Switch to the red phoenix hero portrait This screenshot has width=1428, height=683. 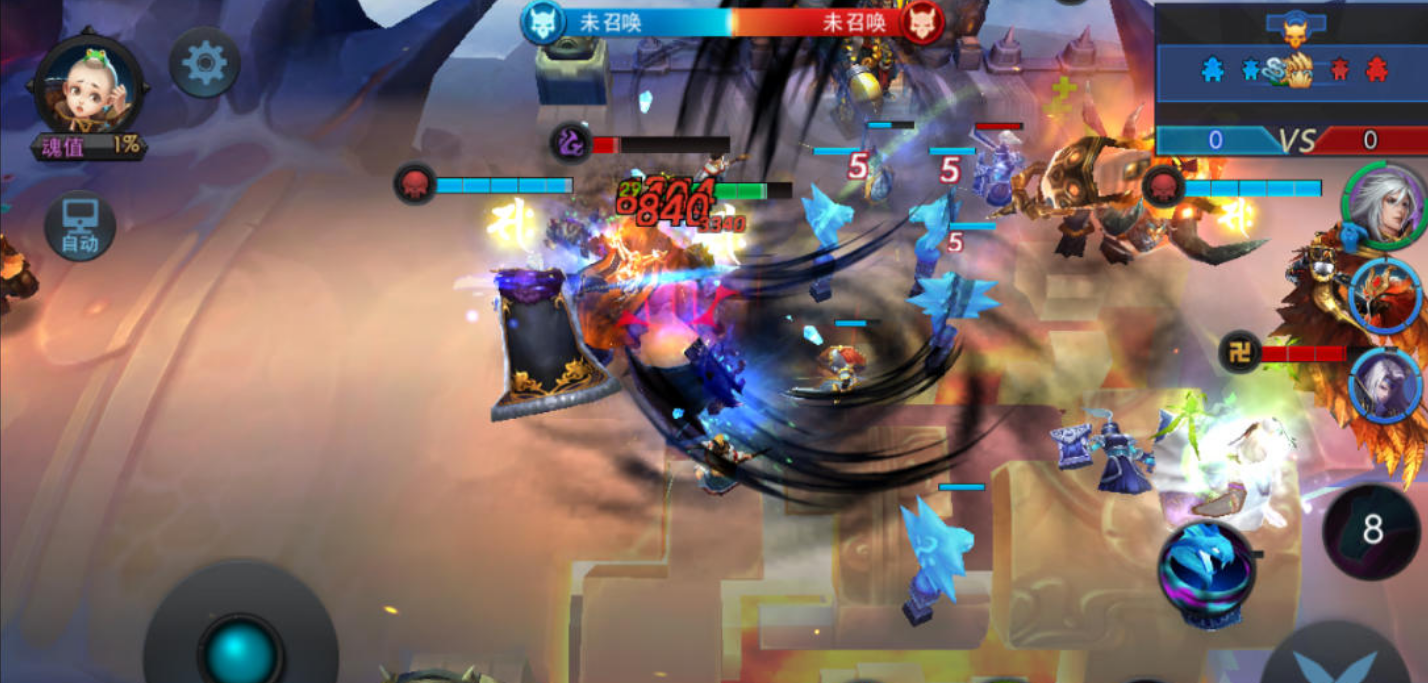coord(1385,295)
